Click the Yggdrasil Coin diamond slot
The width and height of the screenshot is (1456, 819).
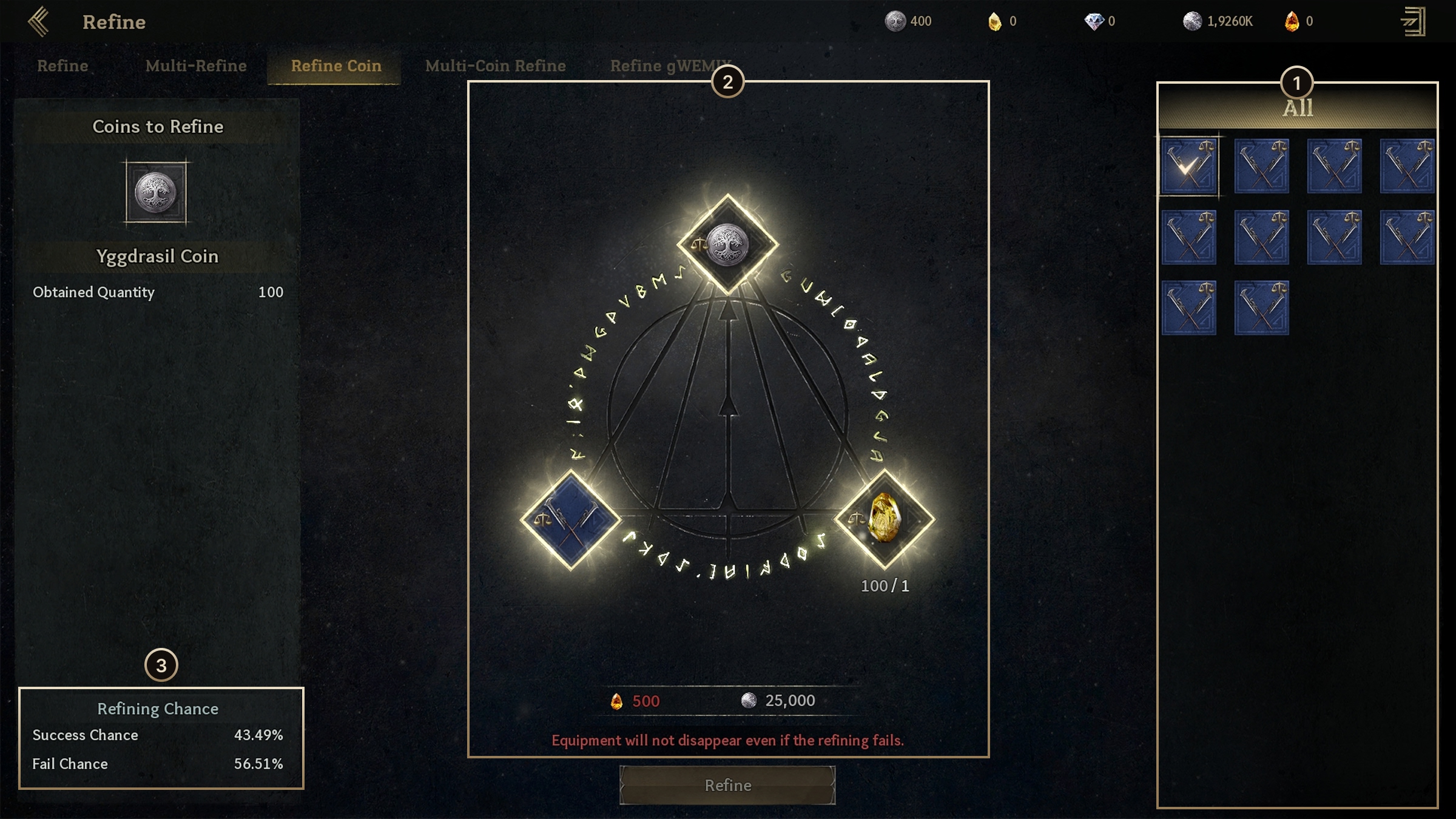[727, 244]
